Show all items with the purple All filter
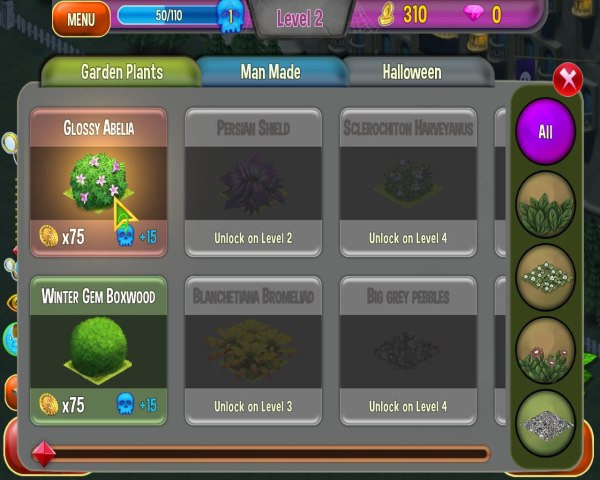The width and height of the screenshot is (600, 480). click(x=545, y=131)
